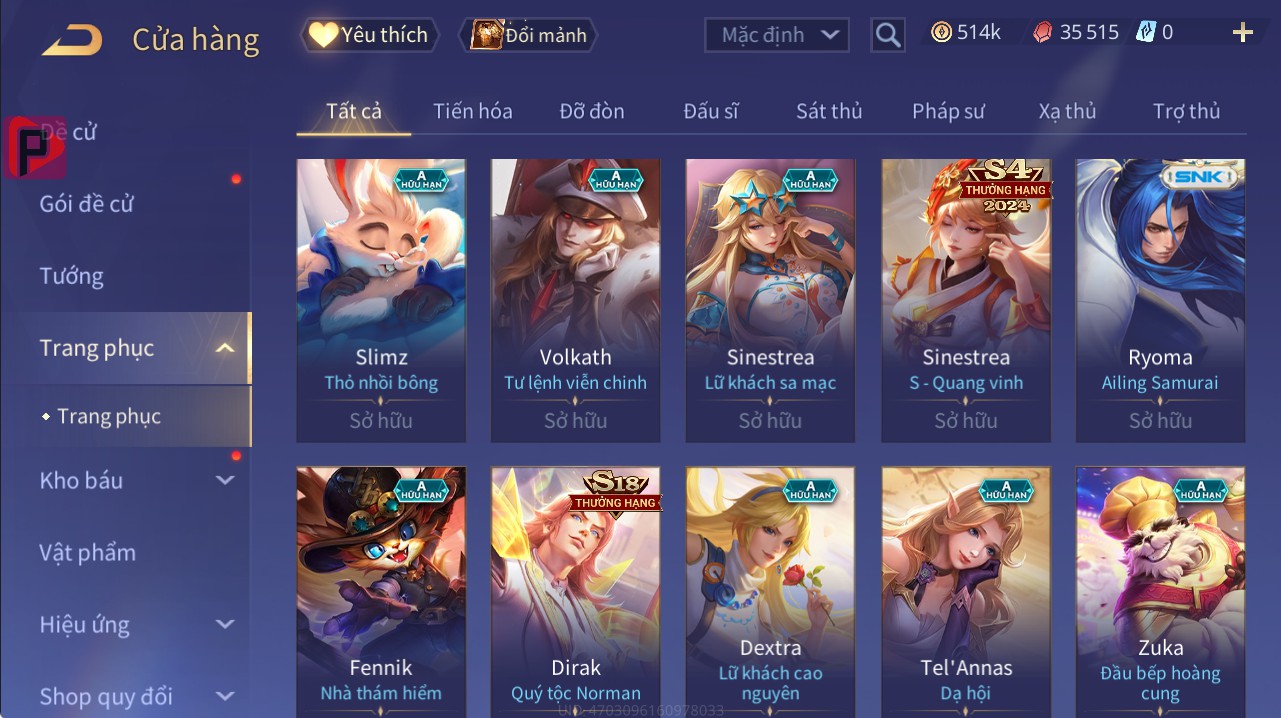Viewport: 1281px width, 718px height.
Task: Choose the Pháp sư tab
Action: [x=948, y=111]
